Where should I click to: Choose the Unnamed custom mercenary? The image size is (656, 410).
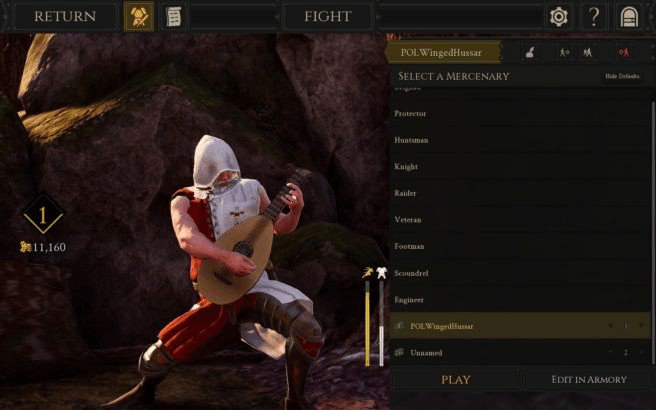(x=426, y=353)
